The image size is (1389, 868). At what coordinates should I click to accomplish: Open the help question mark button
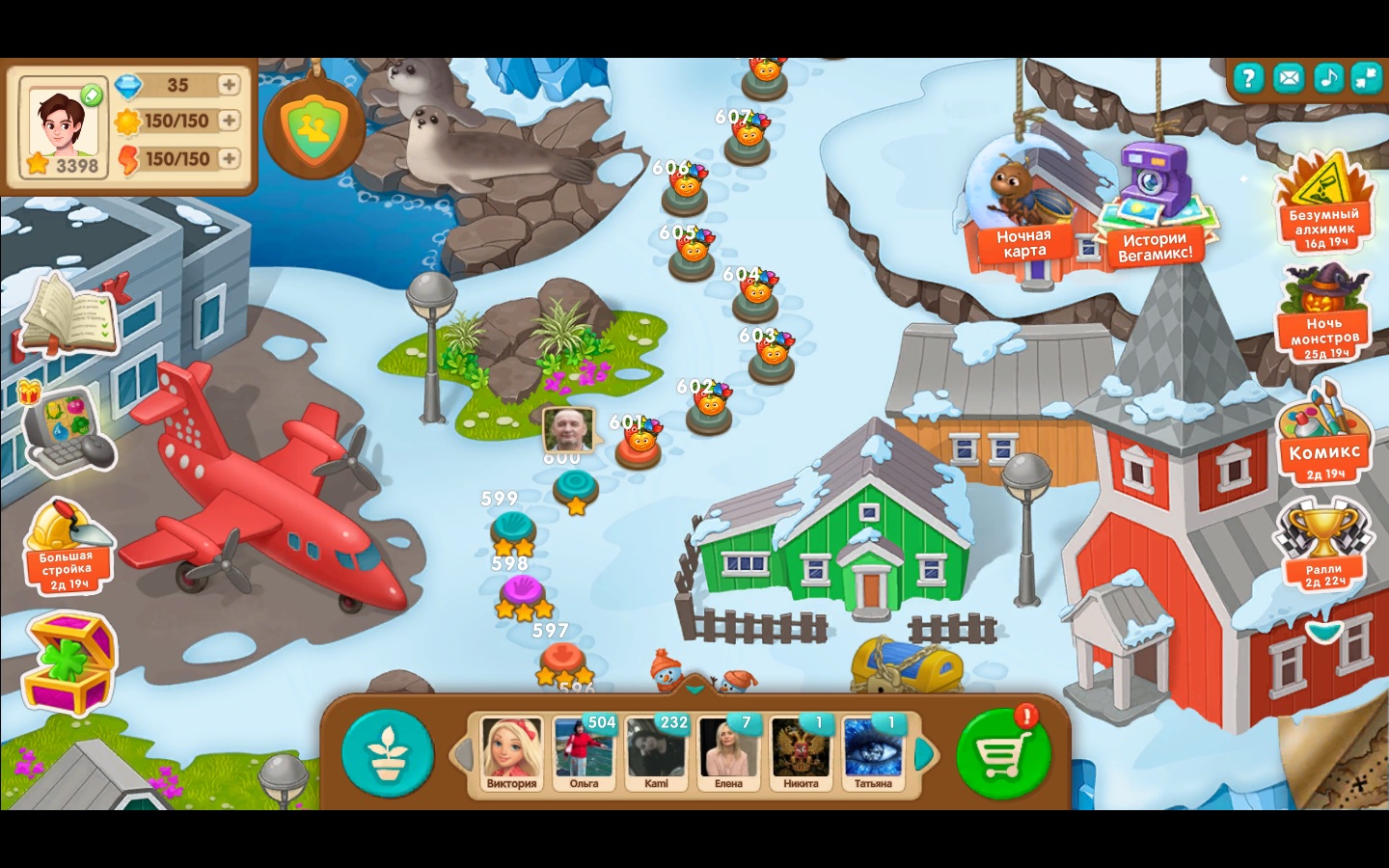point(1248,78)
